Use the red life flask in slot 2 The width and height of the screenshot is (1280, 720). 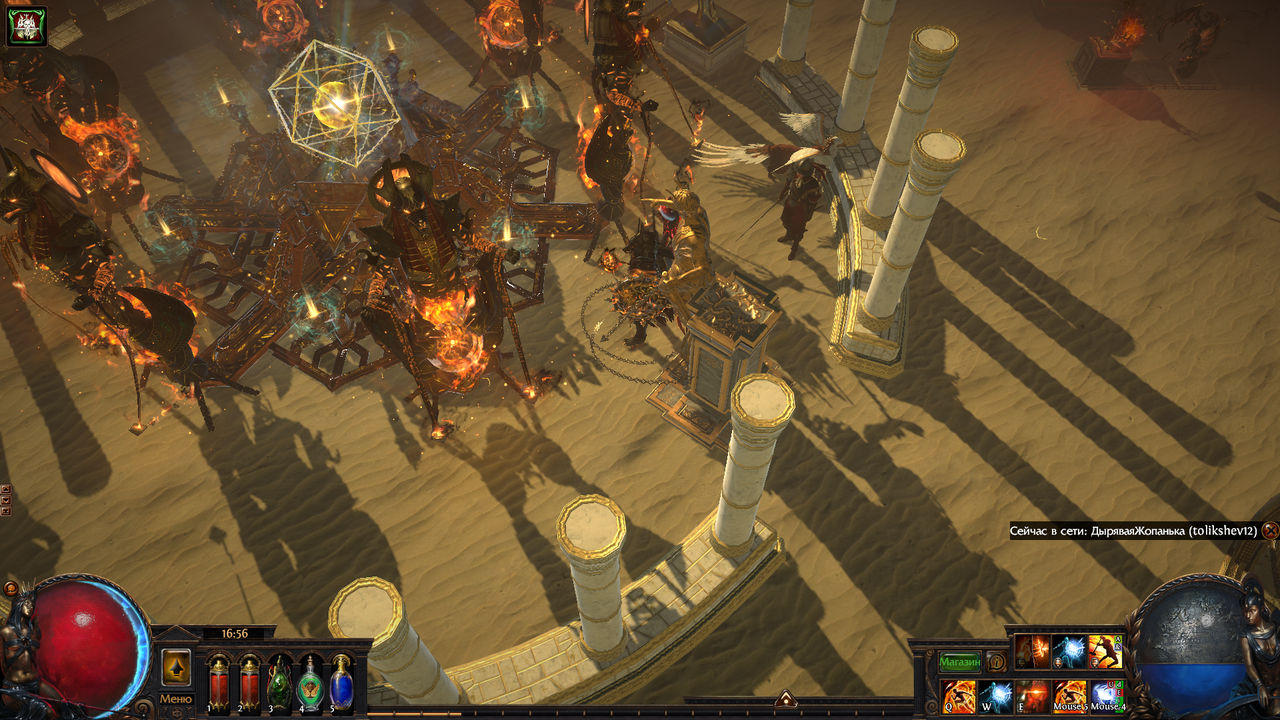tap(249, 681)
